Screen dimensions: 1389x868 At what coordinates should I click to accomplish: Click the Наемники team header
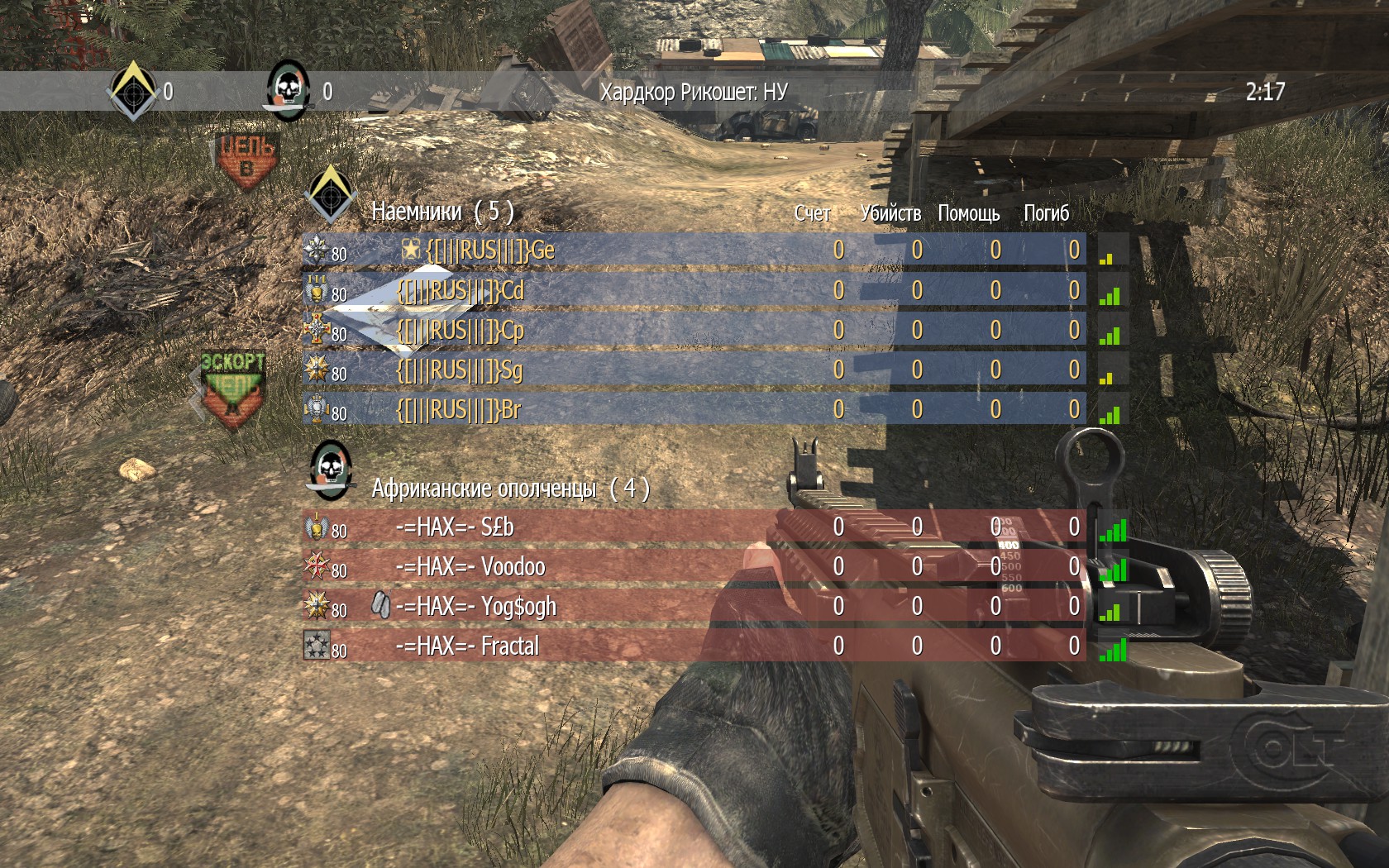(442, 212)
